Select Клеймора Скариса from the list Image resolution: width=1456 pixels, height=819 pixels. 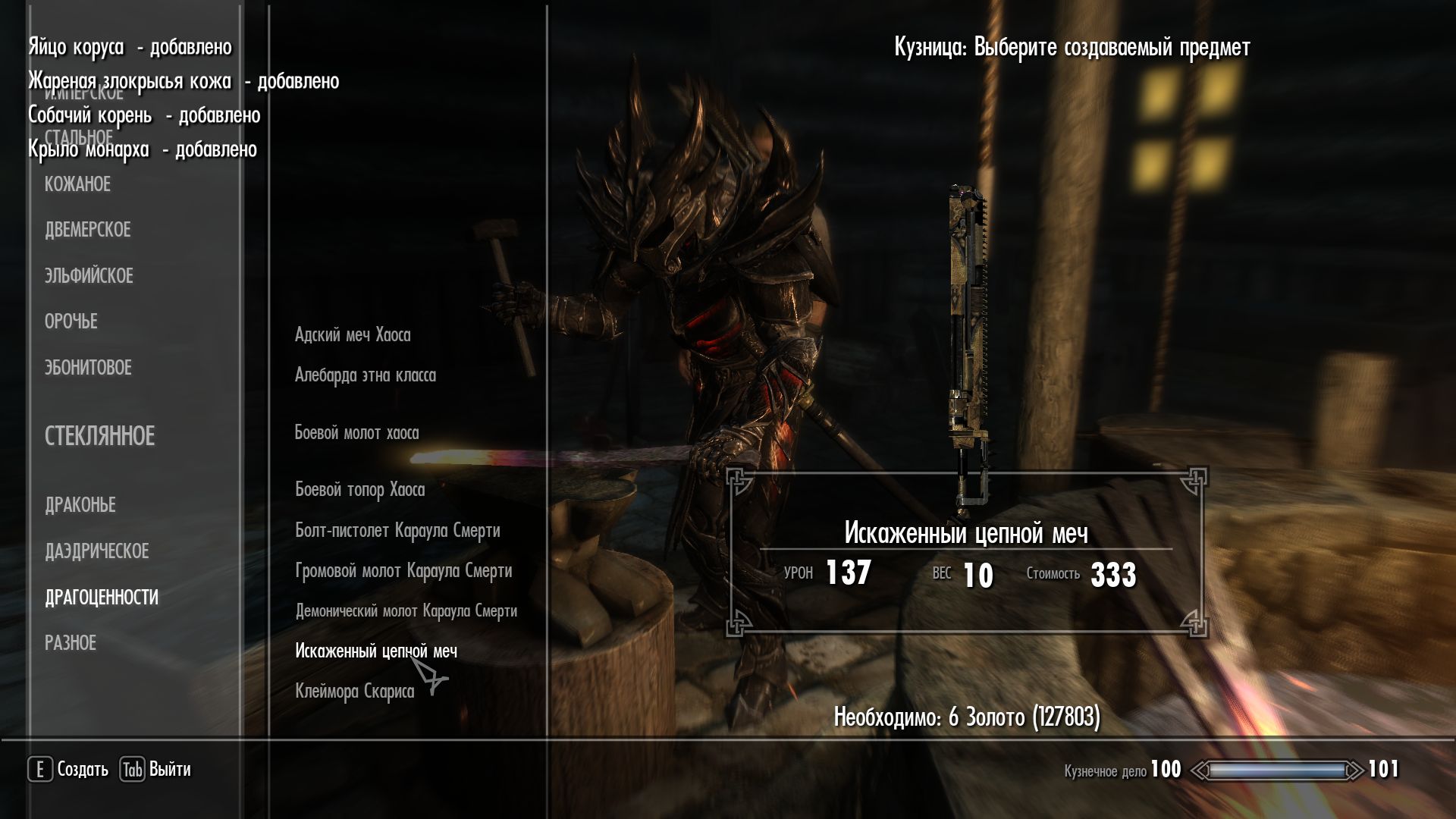(354, 692)
